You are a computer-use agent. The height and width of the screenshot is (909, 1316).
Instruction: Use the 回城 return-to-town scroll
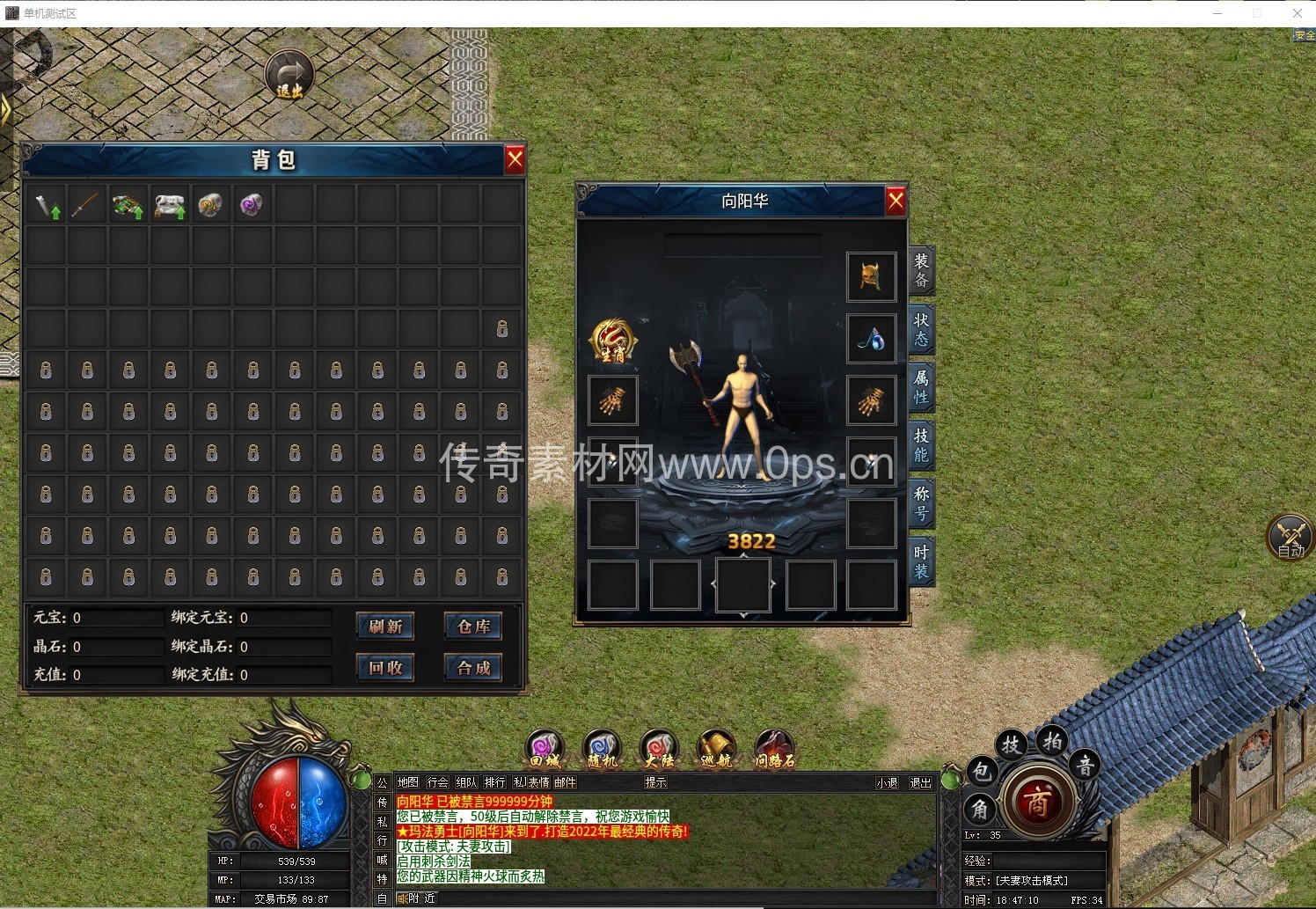[x=545, y=750]
